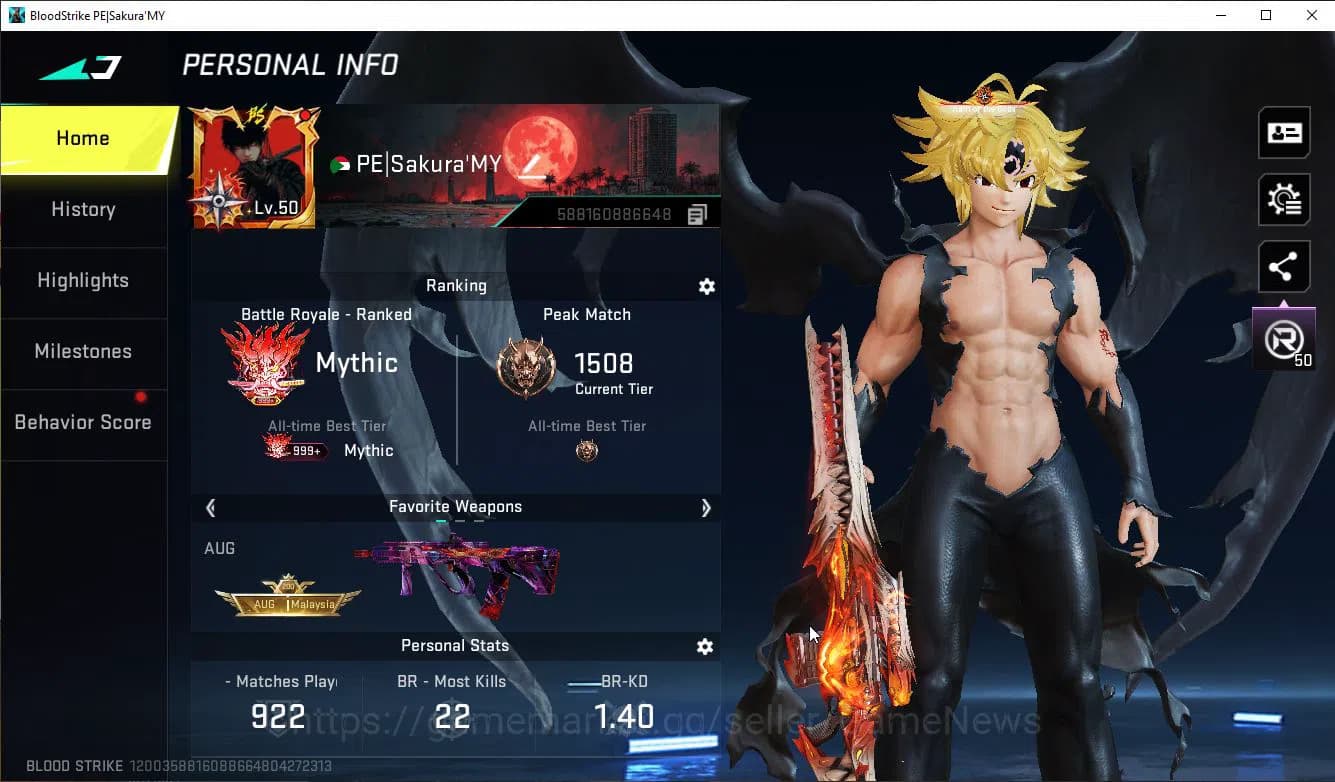View the Behavior Score page

pyautogui.click(x=83, y=422)
